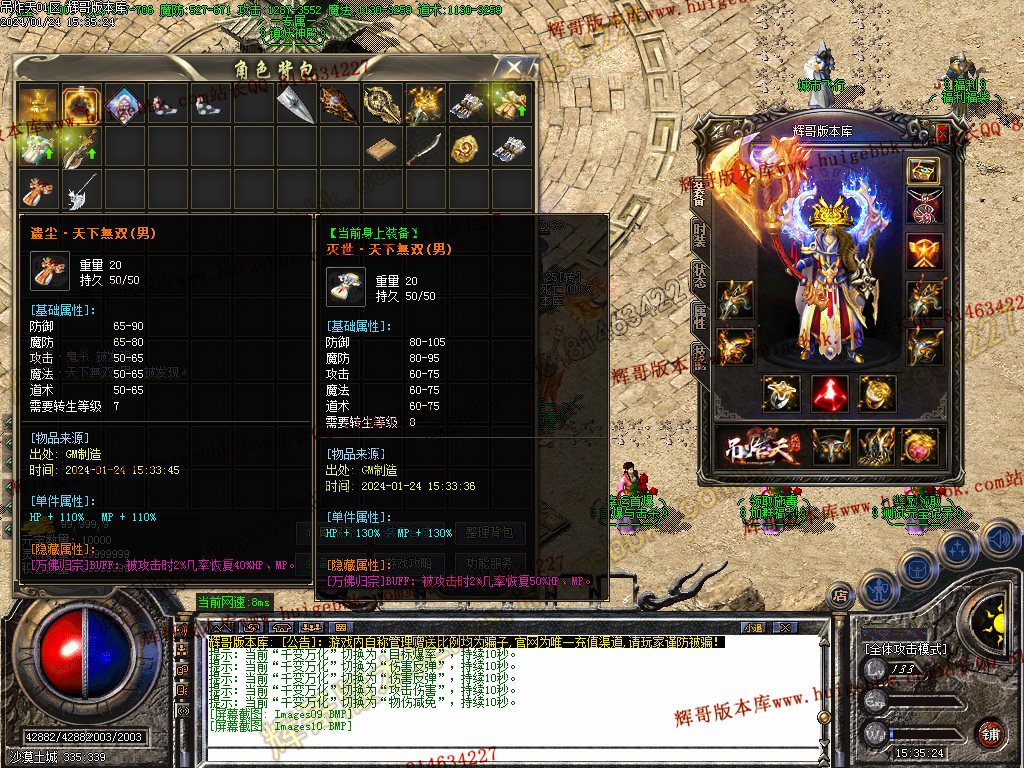The width and height of the screenshot is (1024, 768).
Task: Open the 铺 stall button
Action: tap(991, 734)
